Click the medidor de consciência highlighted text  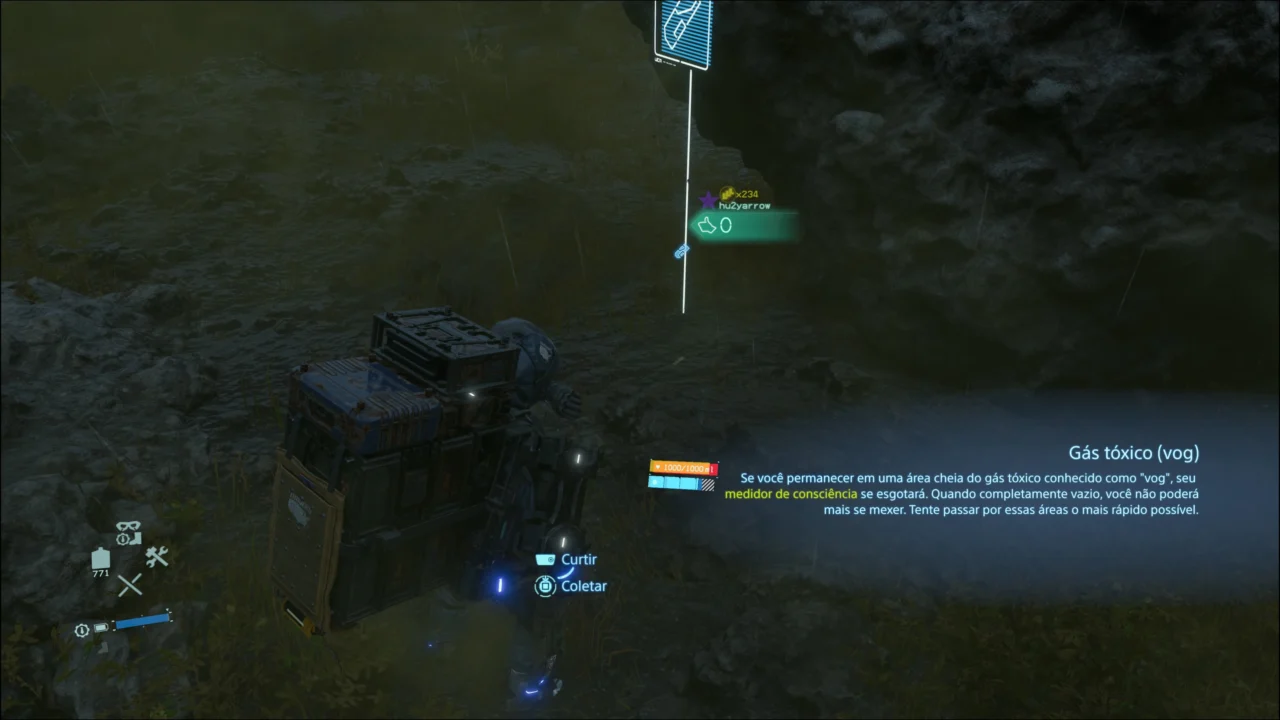click(789, 493)
